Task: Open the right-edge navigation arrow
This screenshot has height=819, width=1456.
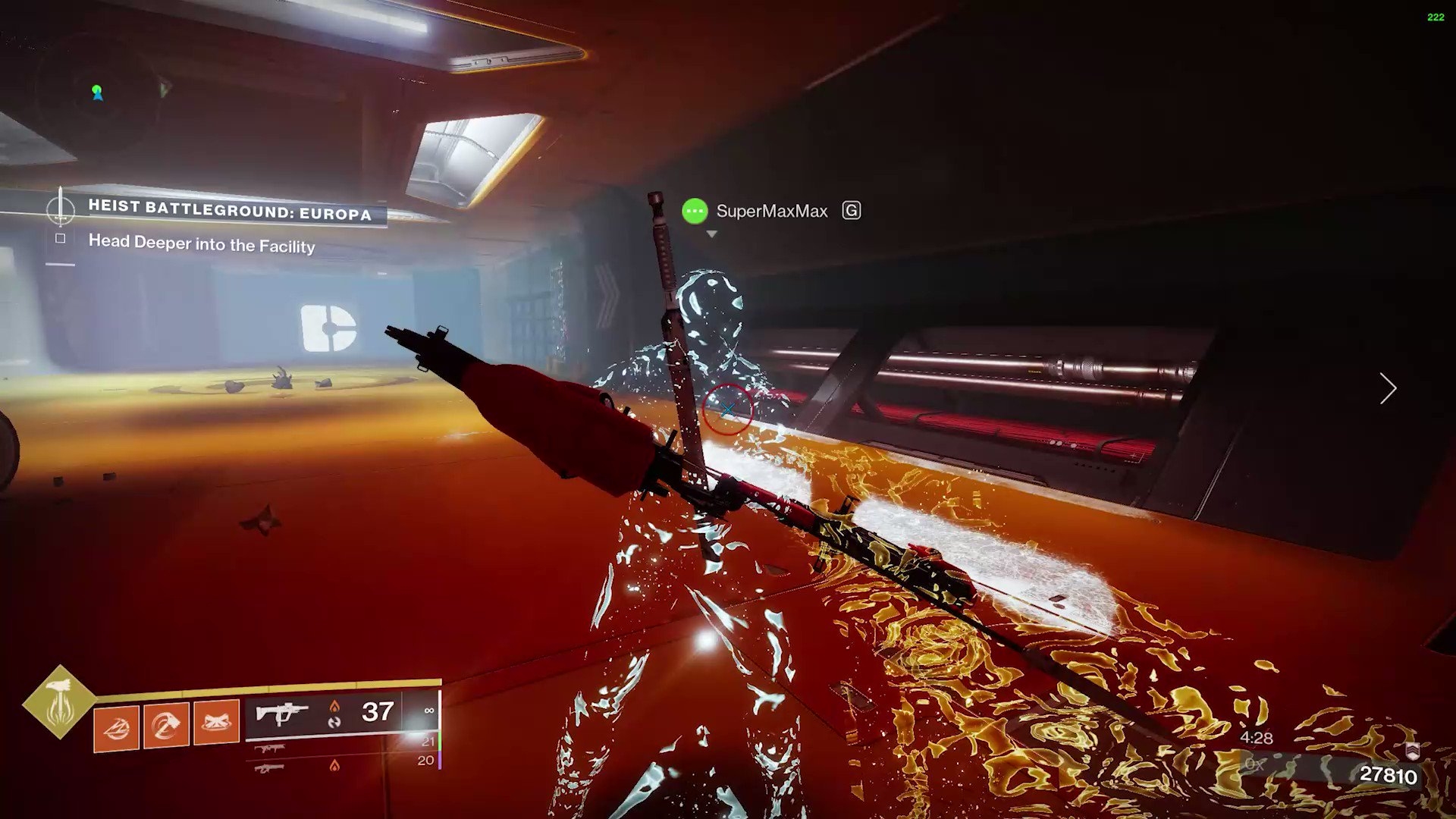Action: pos(1388,388)
